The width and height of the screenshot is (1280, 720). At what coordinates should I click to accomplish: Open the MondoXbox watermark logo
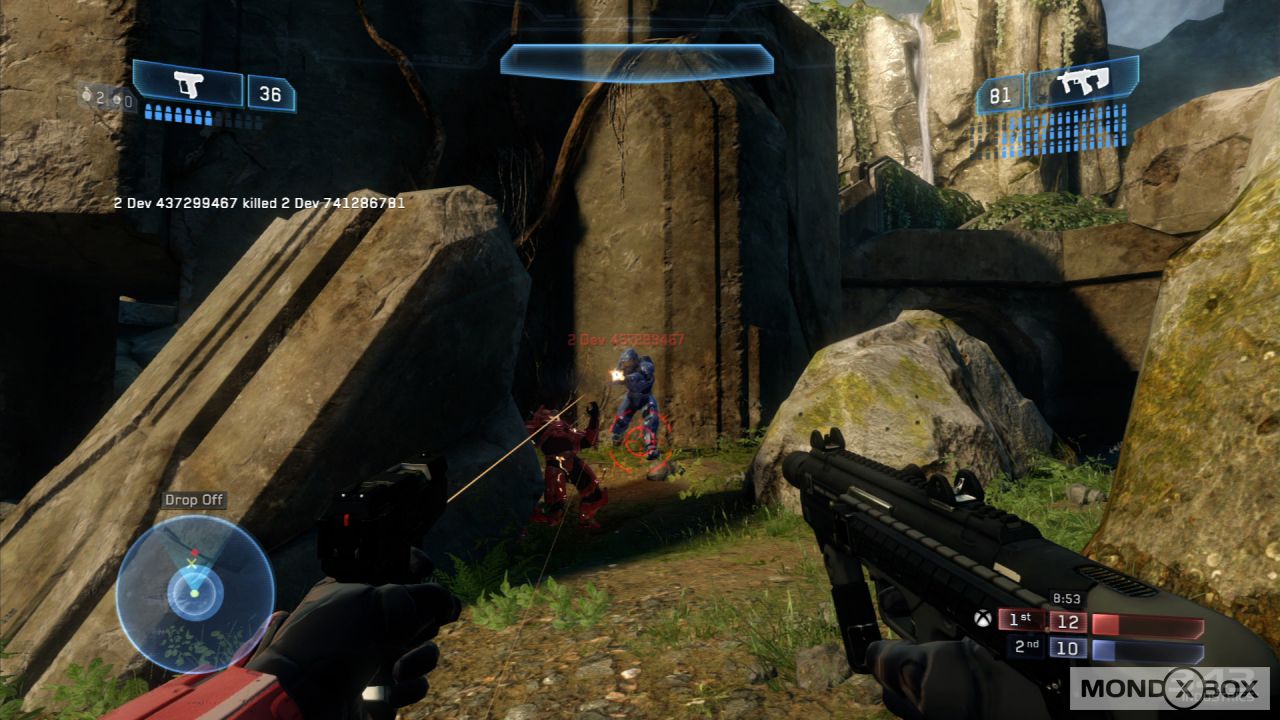(1169, 688)
